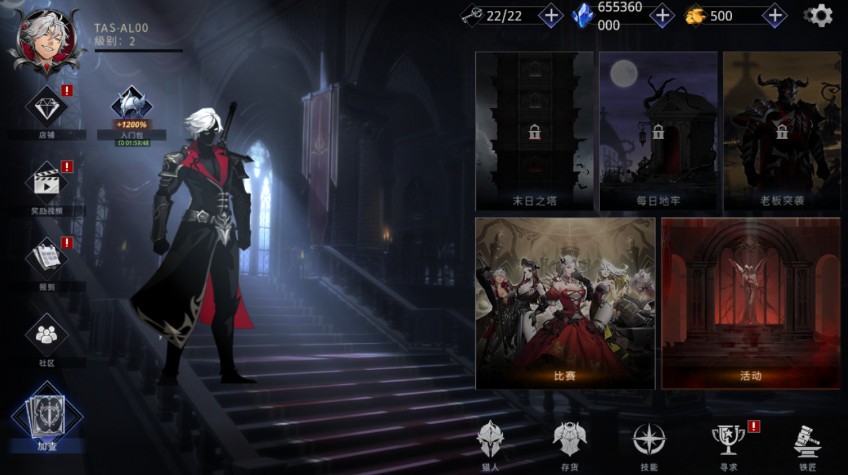Watch reward videos (奖励视频)

click(x=46, y=183)
